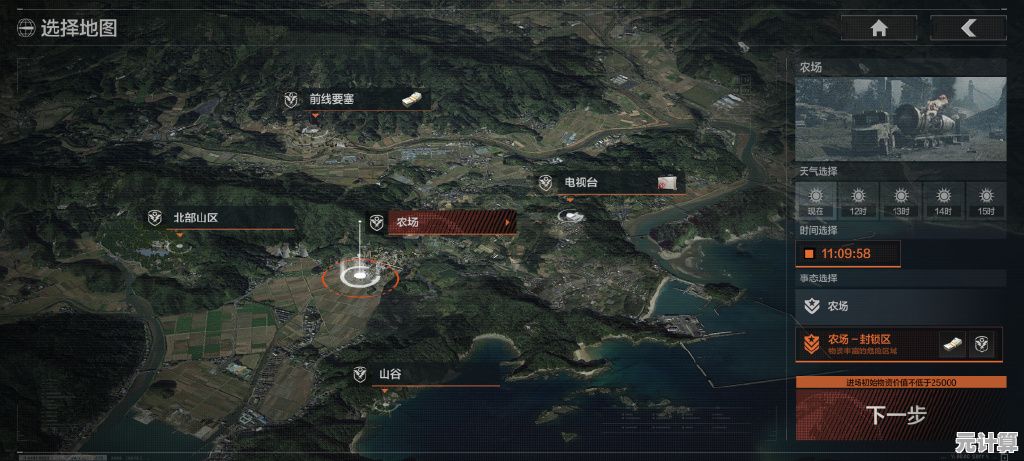
Task: Choose the 12时 weather option
Action: coord(858,199)
